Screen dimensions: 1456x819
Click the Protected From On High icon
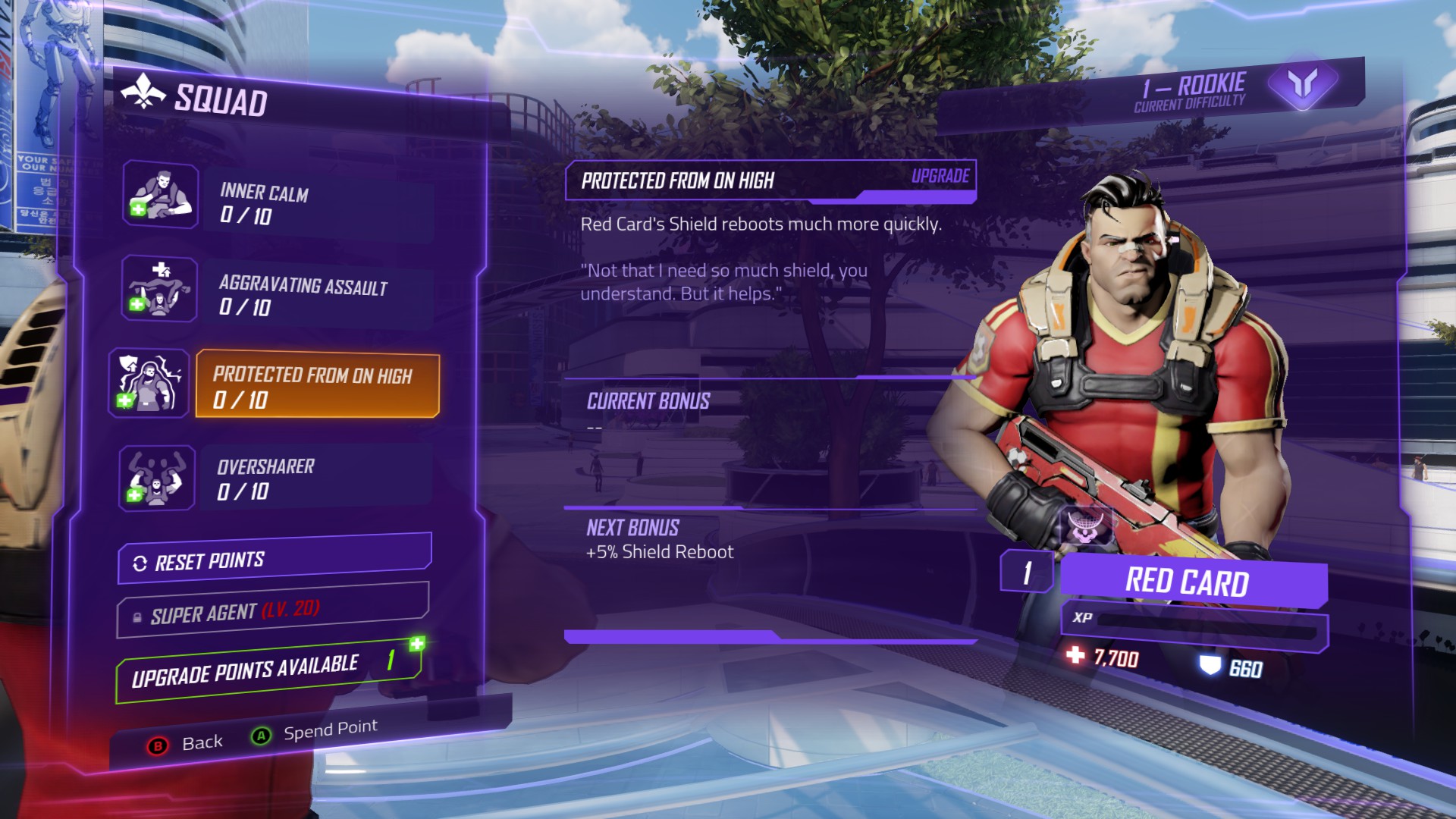coord(149,383)
